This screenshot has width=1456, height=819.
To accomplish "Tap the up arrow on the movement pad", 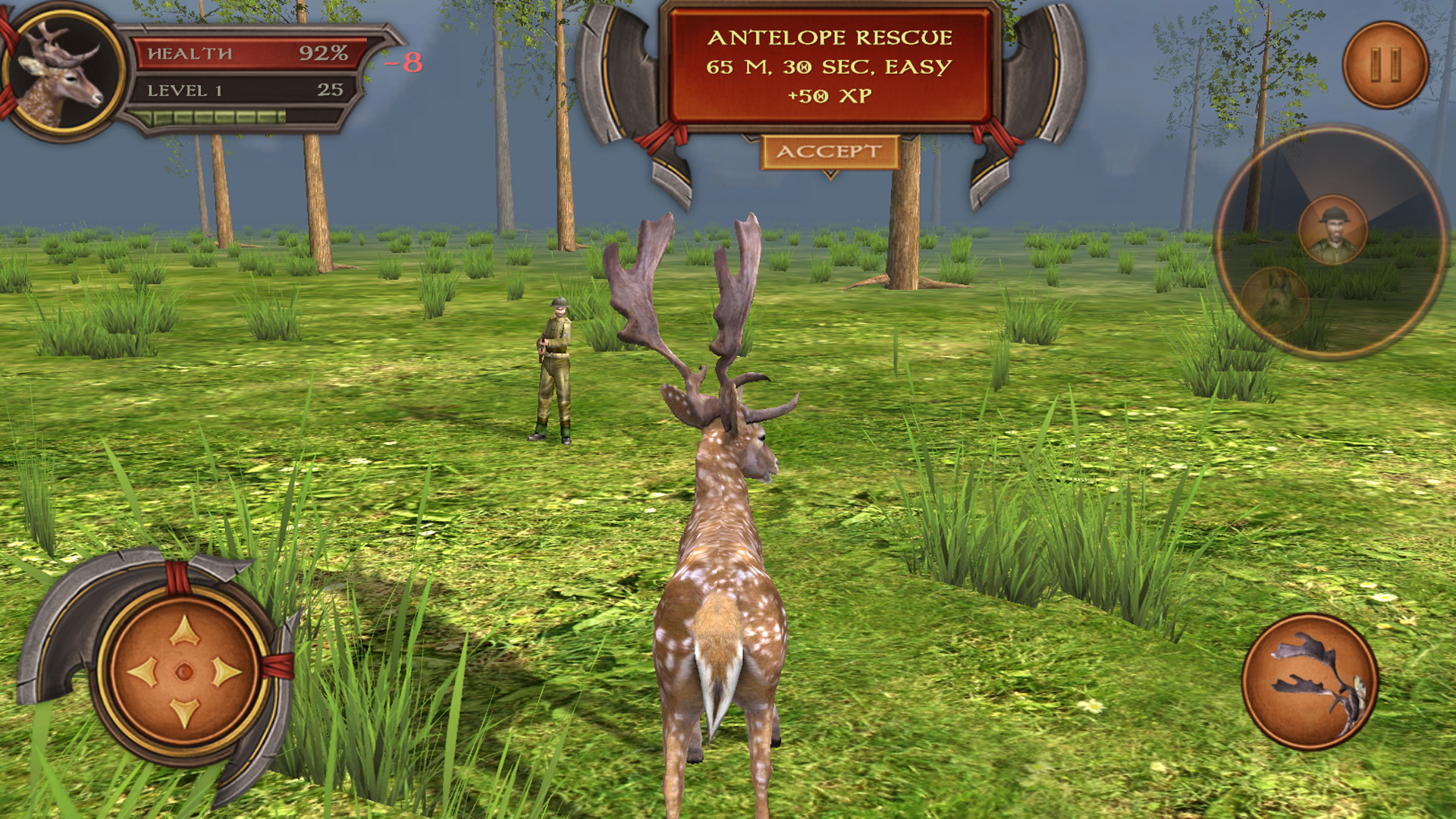I will pyautogui.click(x=186, y=629).
